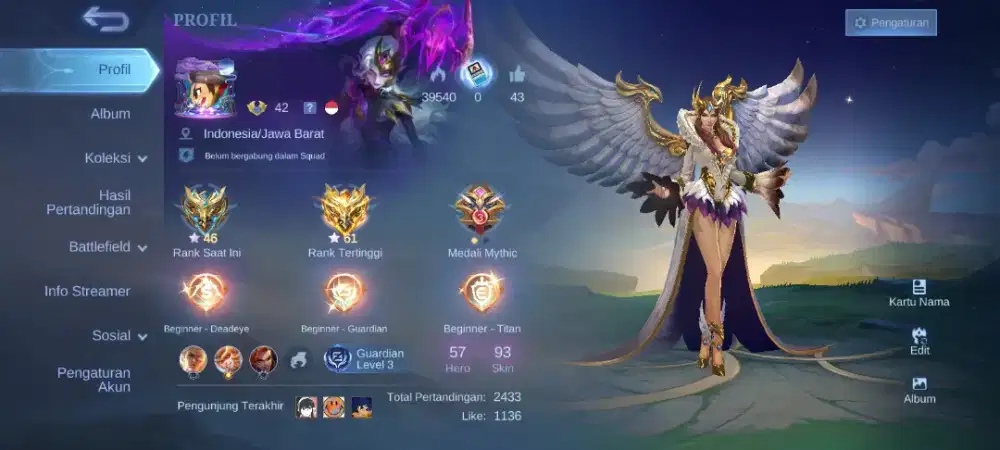Open Pengaturan Akun account settings
Viewport: 1000px width, 450px height.
click(93, 380)
